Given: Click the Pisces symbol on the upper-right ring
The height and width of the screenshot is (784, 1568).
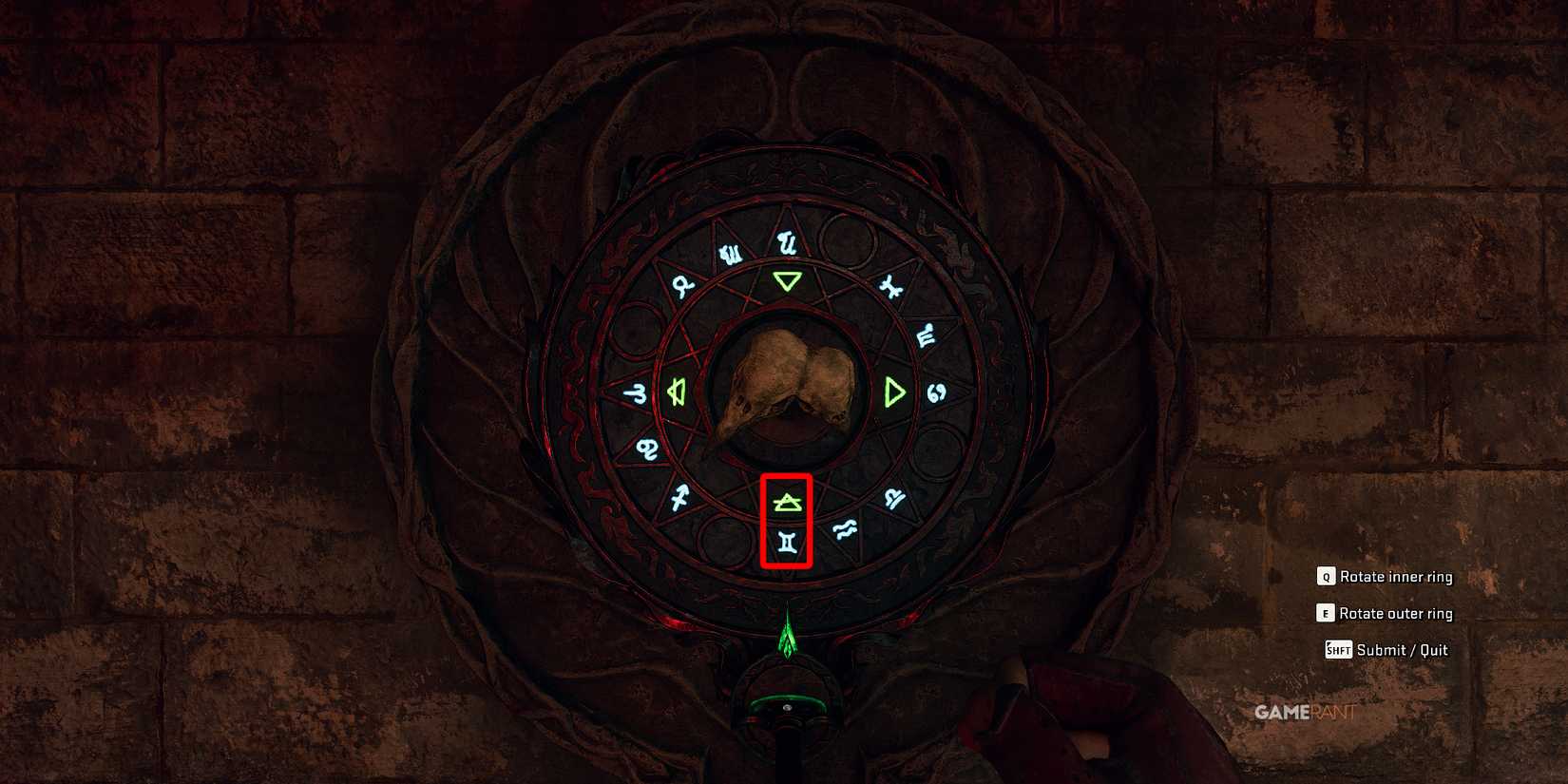Looking at the screenshot, I should 891,285.
